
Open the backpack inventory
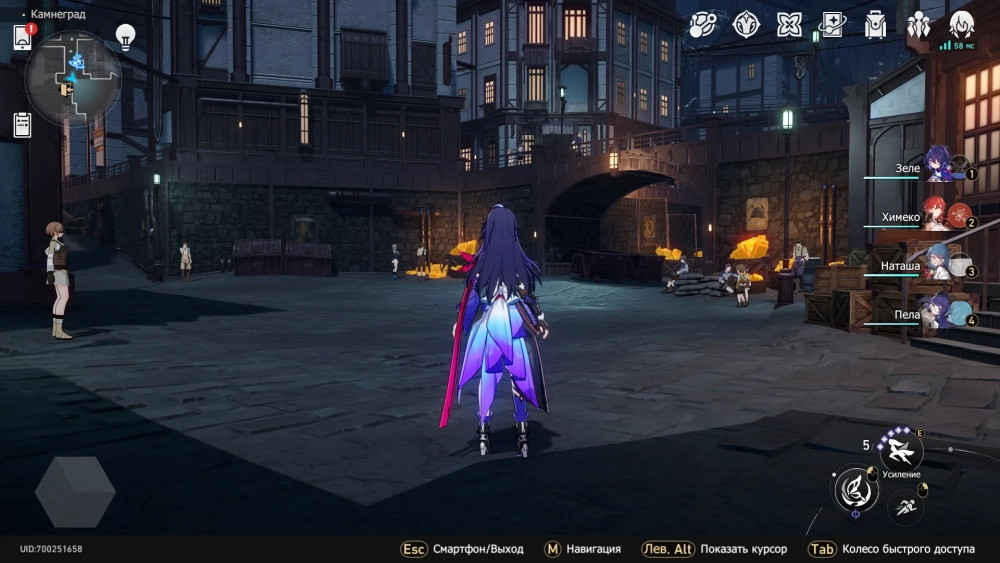(876, 25)
